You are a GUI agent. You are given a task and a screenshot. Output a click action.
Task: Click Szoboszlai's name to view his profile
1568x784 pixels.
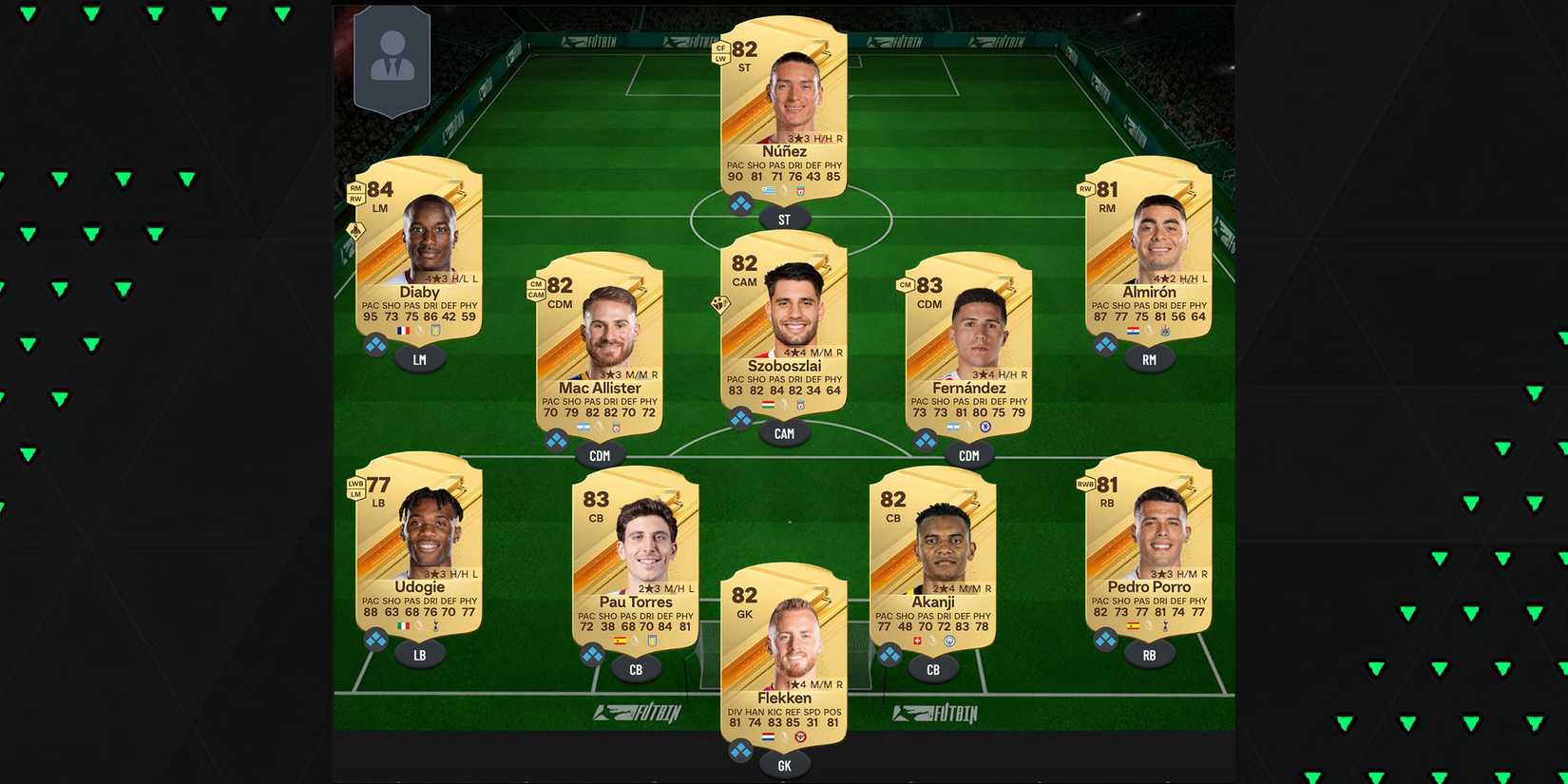pos(784,364)
